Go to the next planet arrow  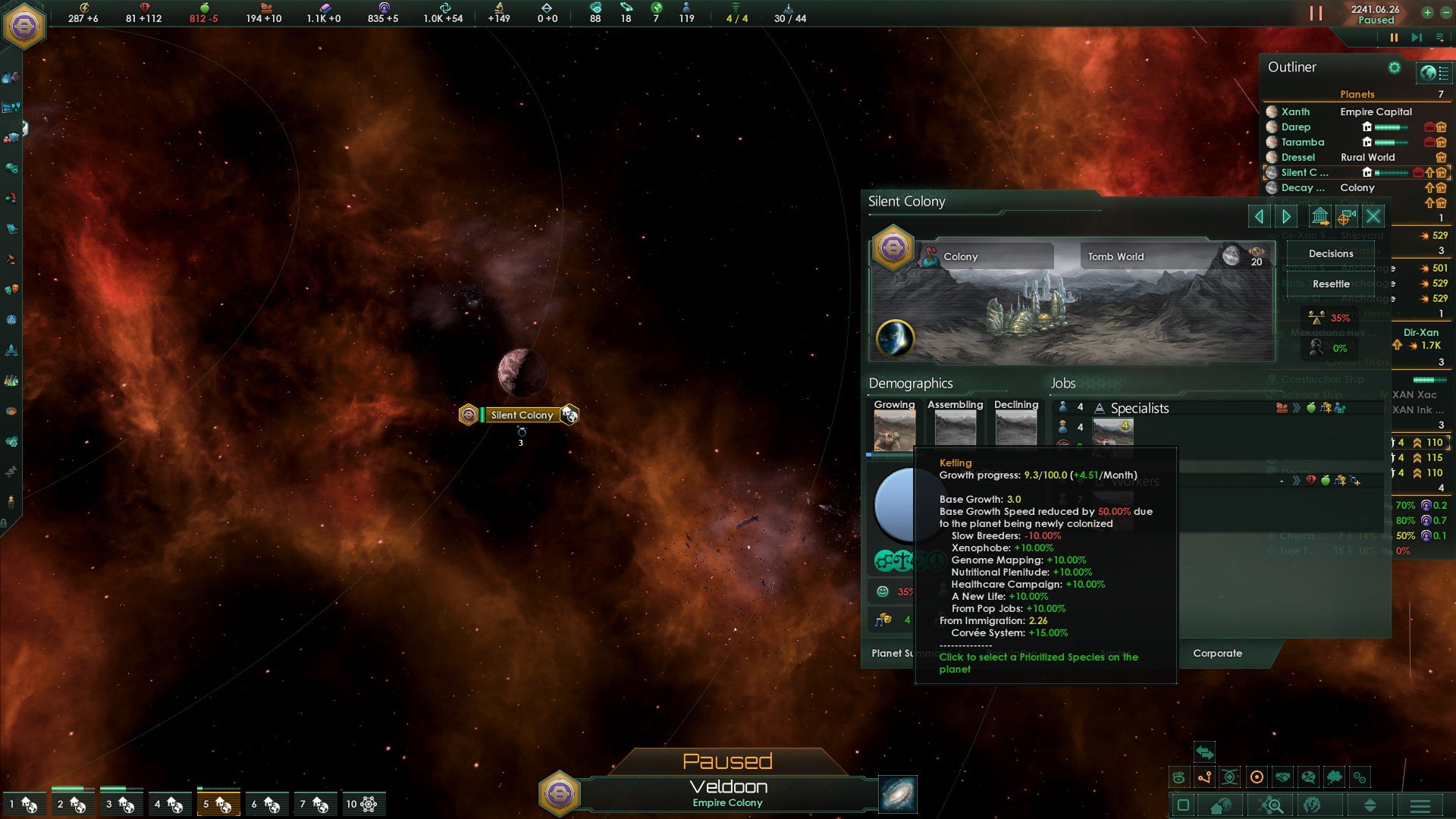[1286, 217]
